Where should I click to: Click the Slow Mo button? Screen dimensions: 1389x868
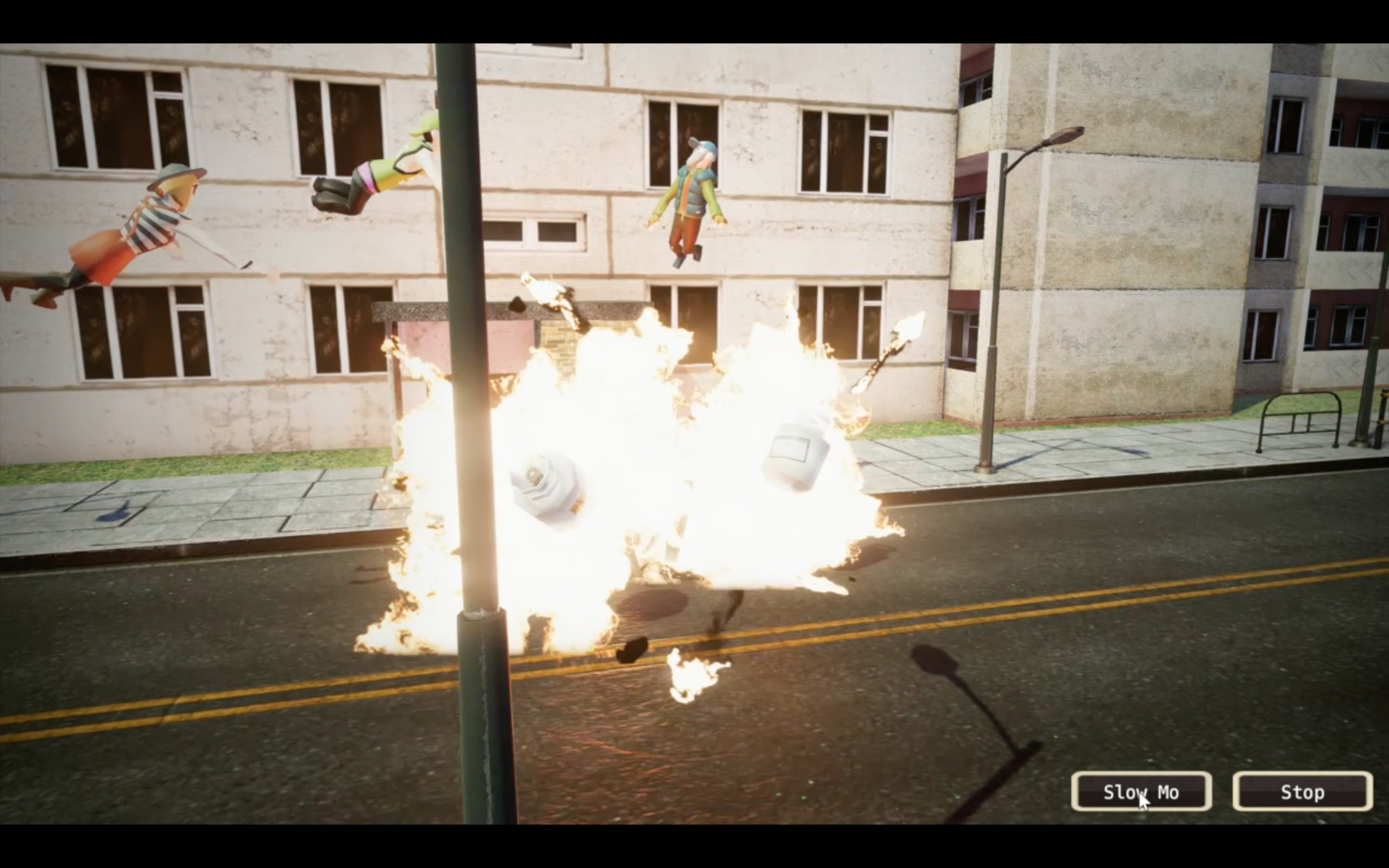(x=1141, y=792)
